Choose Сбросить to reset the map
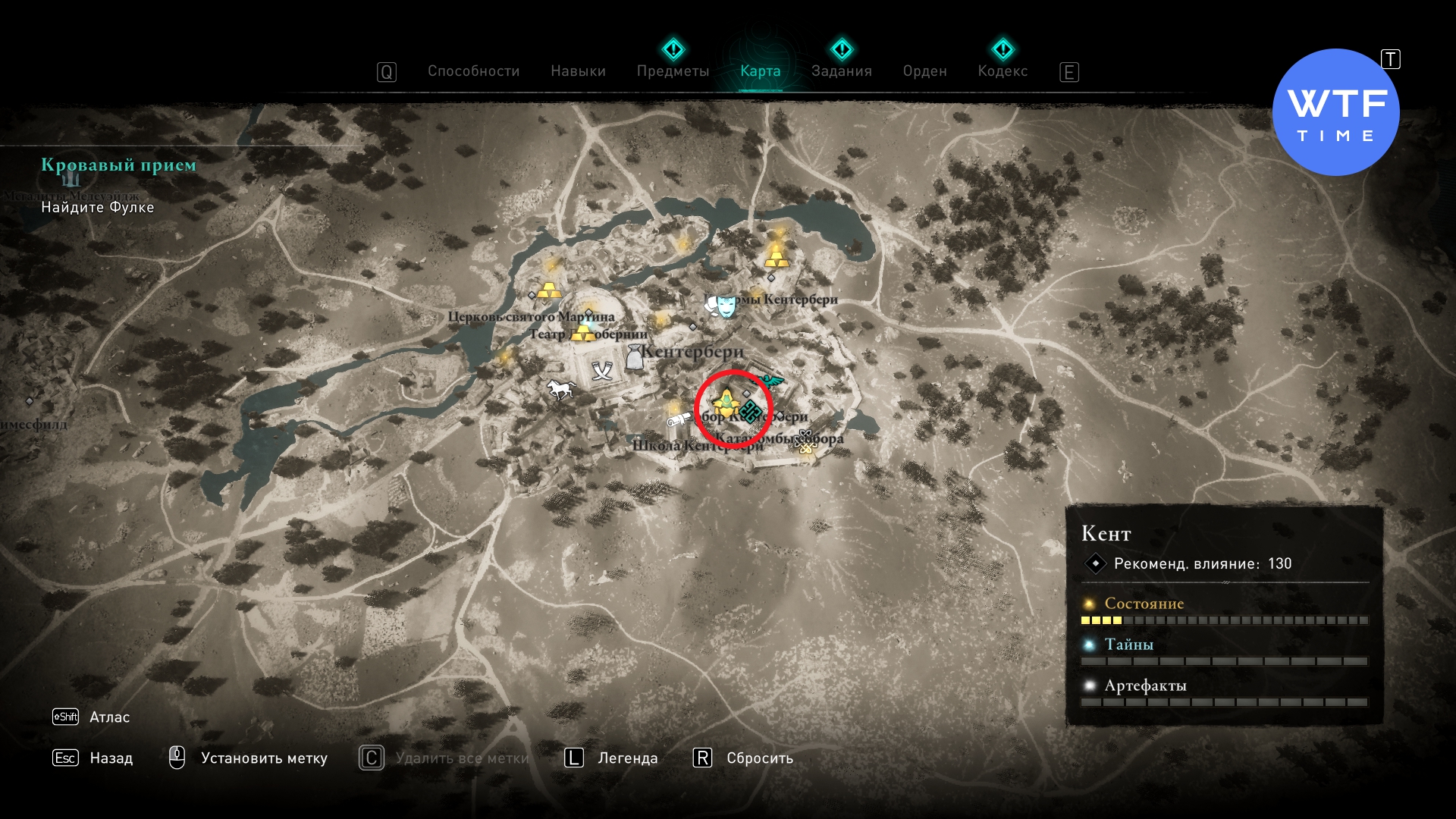This screenshot has height=819, width=1456. click(759, 758)
